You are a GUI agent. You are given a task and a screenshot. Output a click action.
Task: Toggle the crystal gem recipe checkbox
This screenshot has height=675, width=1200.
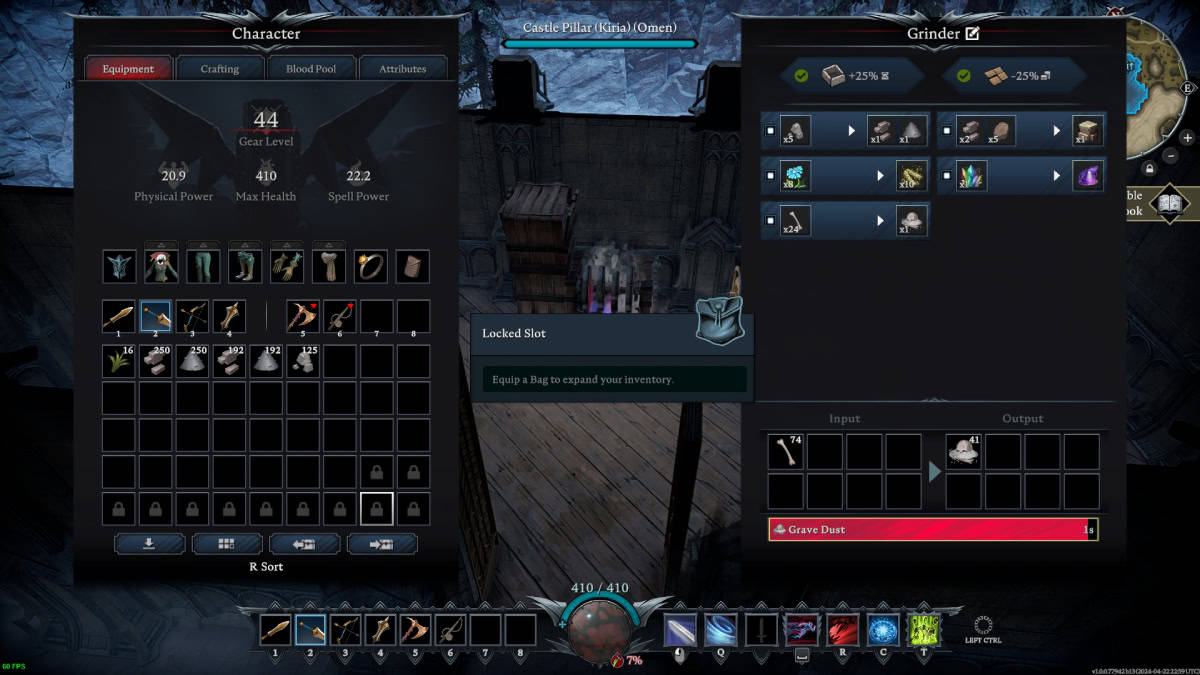point(947,176)
